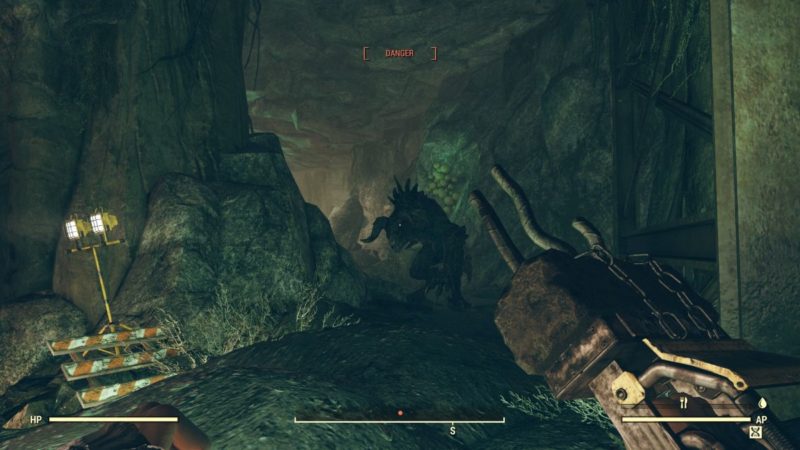Screen dimensions: 800x450
Task: Click the fork and knife hunger icon
Action: [686, 404]
